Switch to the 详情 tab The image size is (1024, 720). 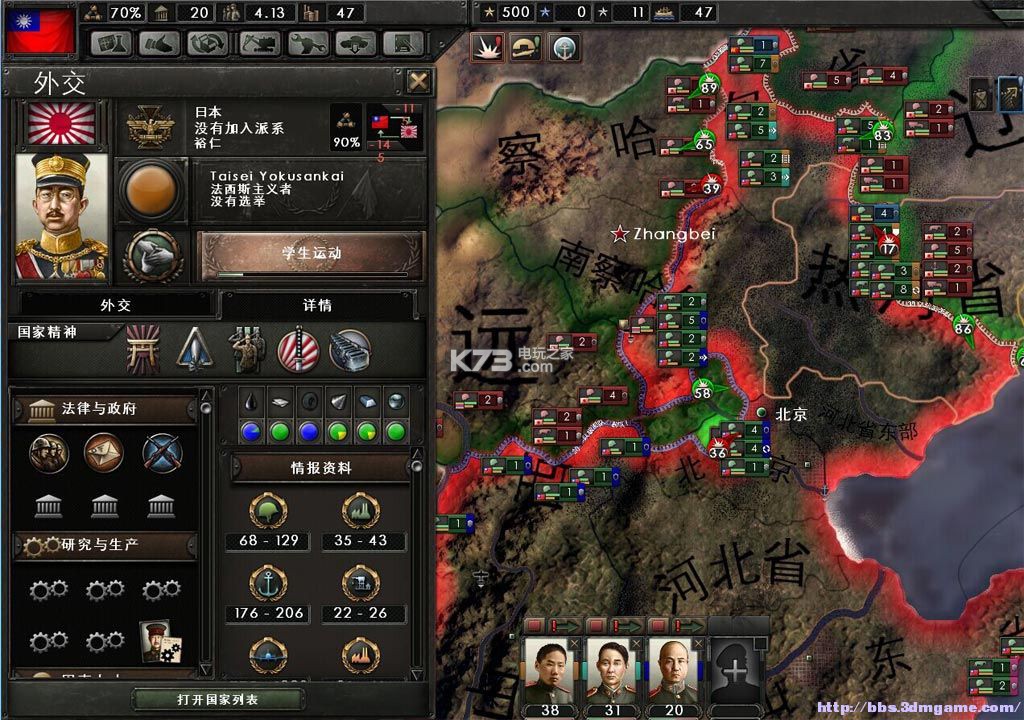pyautogui.click(x=317, y=305)
